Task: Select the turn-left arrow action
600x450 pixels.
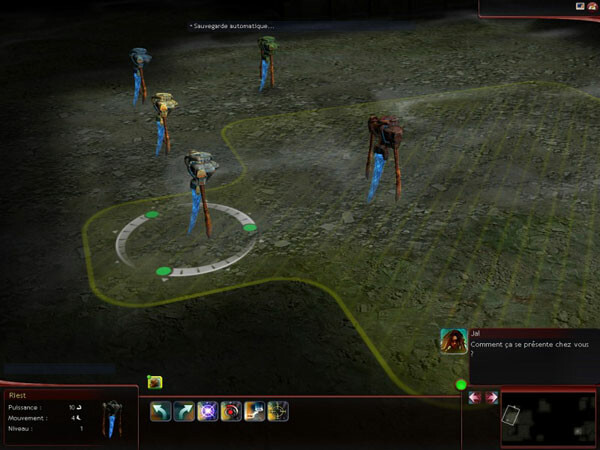Action: 161,411
